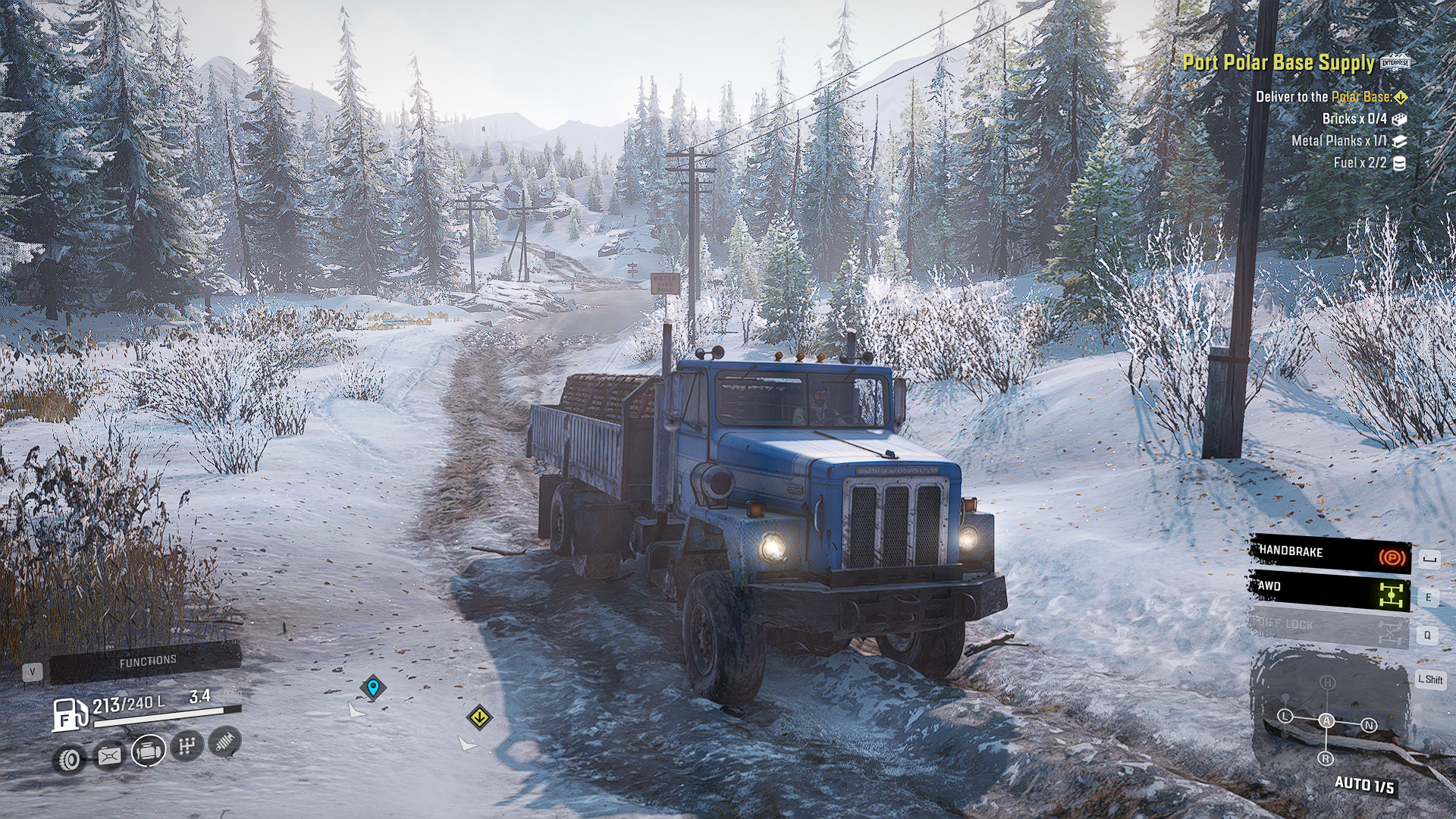Image resolution: width=1456 pixels, height=819 pixels.
Task: Shift the gearbox to High gear (H)
Action: 1327,682
